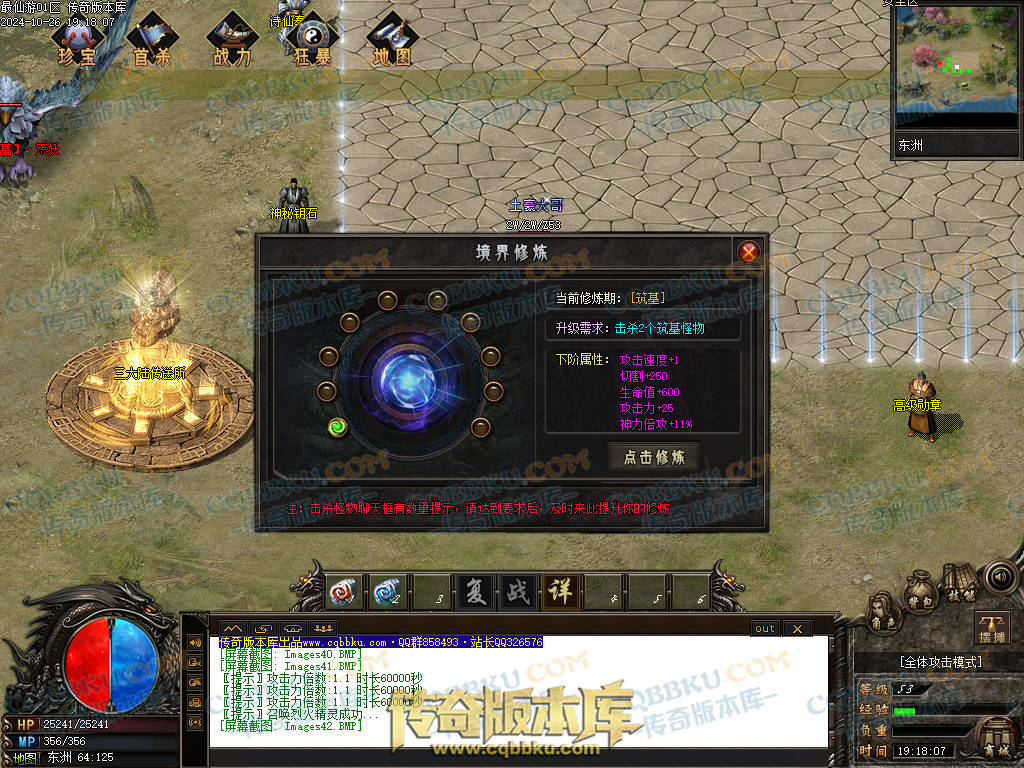Open the 首杀 first-kill menu
This screenshot has height=768, width=1024.
152,42
